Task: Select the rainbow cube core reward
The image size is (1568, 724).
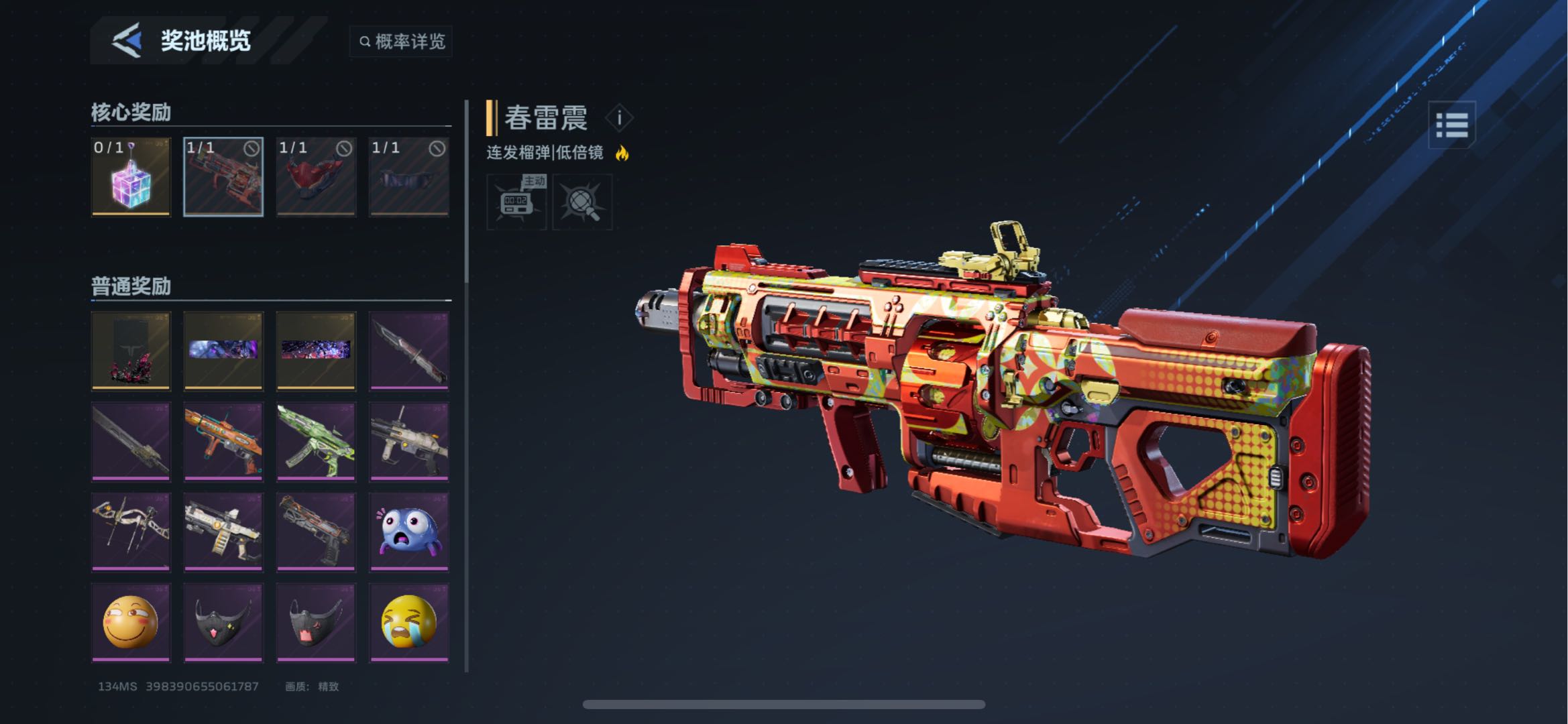Action: pyautogui.click(x=131, y=177)
